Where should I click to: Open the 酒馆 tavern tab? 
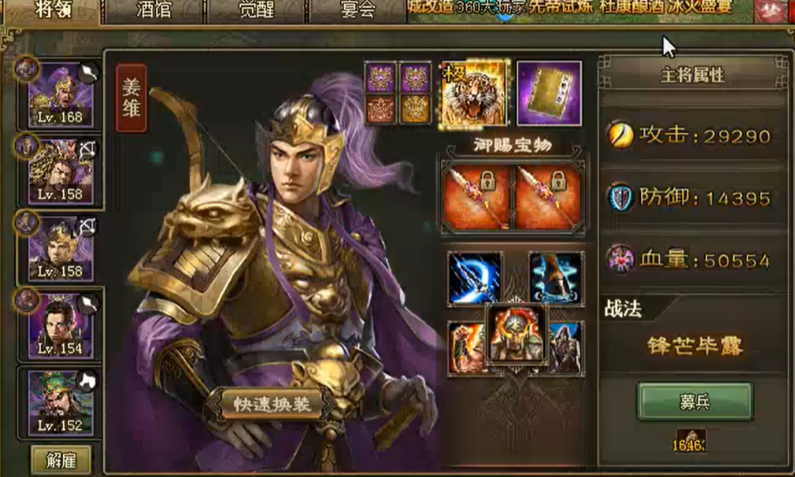tap(152, 10)
